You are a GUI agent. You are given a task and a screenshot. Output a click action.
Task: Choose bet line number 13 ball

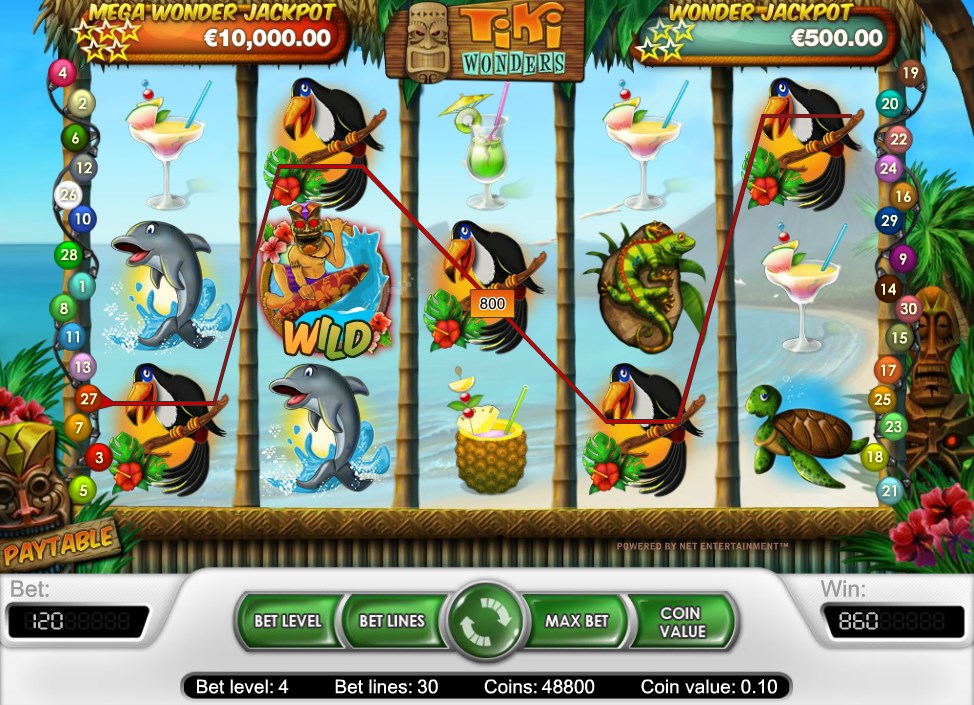click(x=83, y=366)
